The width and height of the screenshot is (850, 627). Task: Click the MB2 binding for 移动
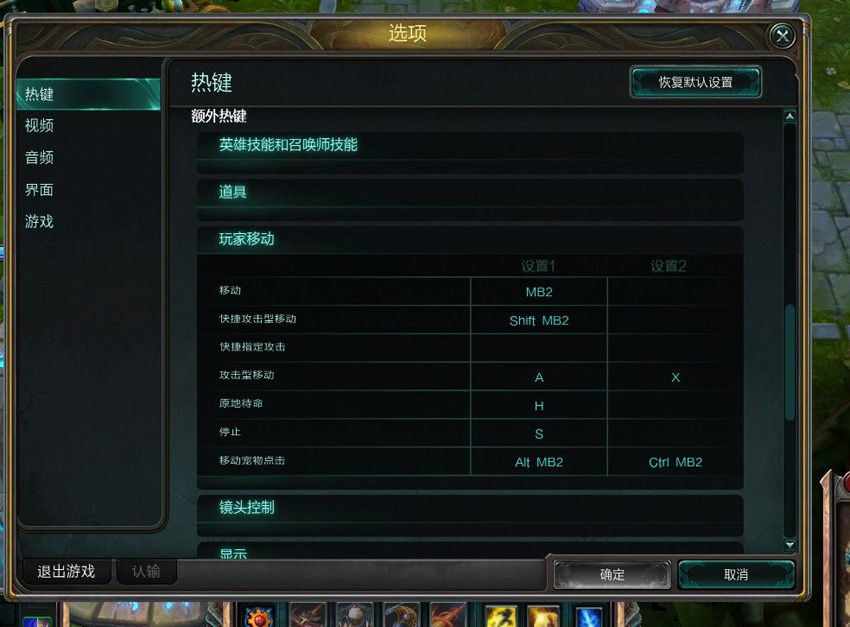coord(539,292)
